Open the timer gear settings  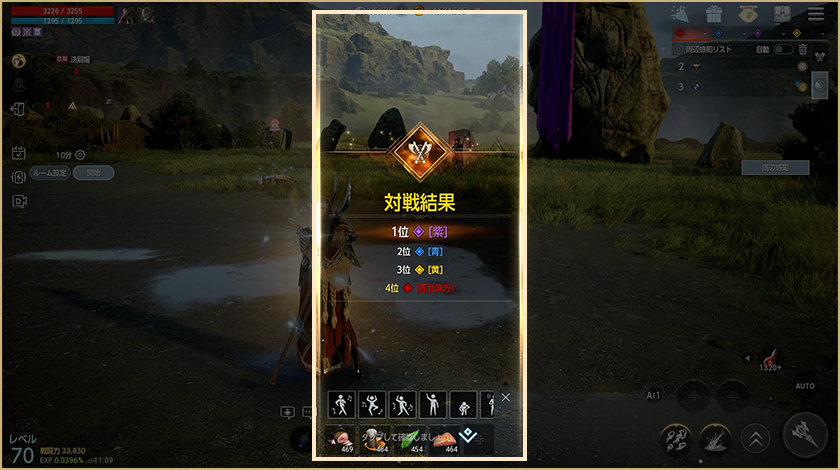(80, 155)
